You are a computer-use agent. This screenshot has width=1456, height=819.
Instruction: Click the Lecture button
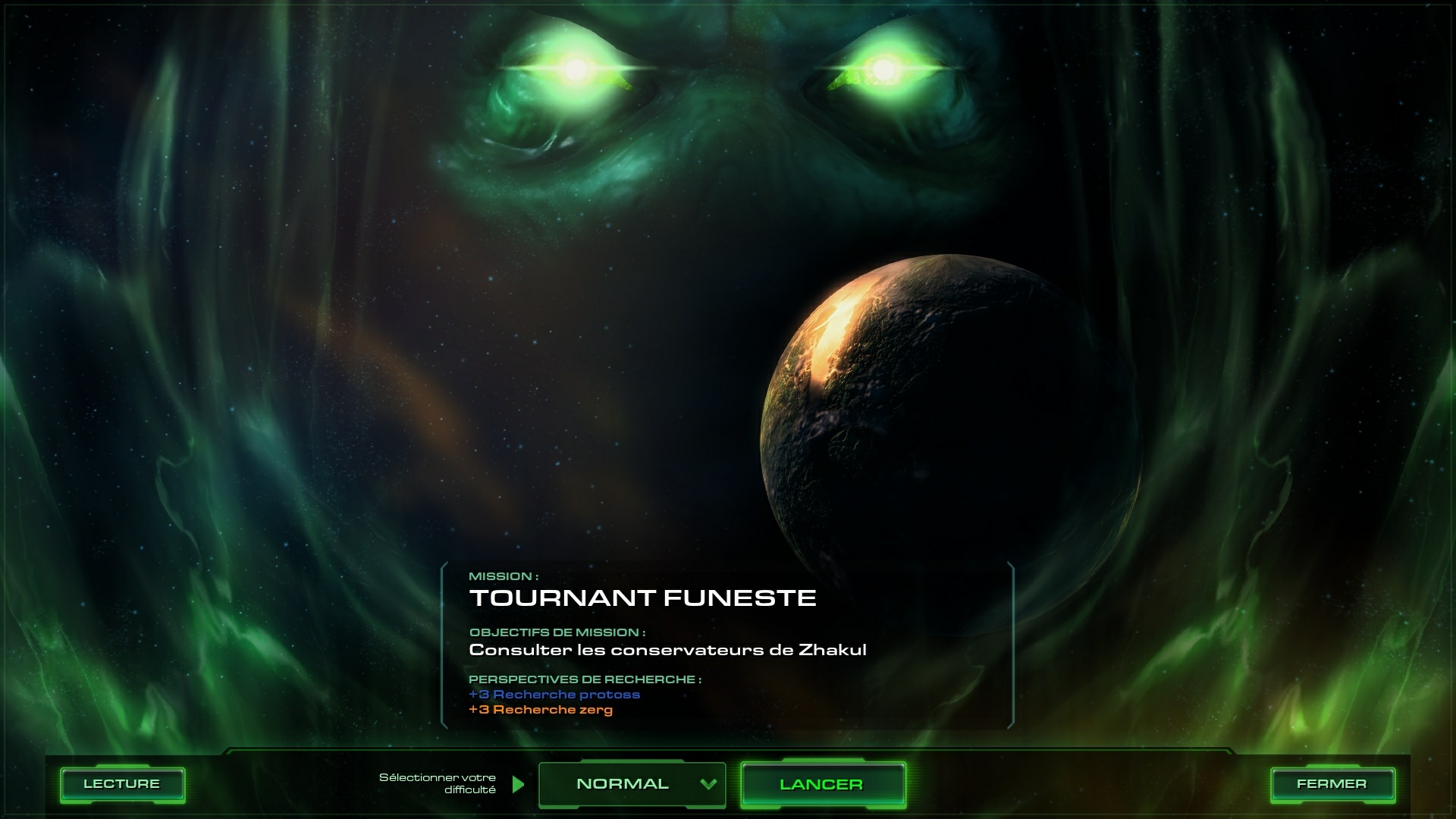coord(122,784)
